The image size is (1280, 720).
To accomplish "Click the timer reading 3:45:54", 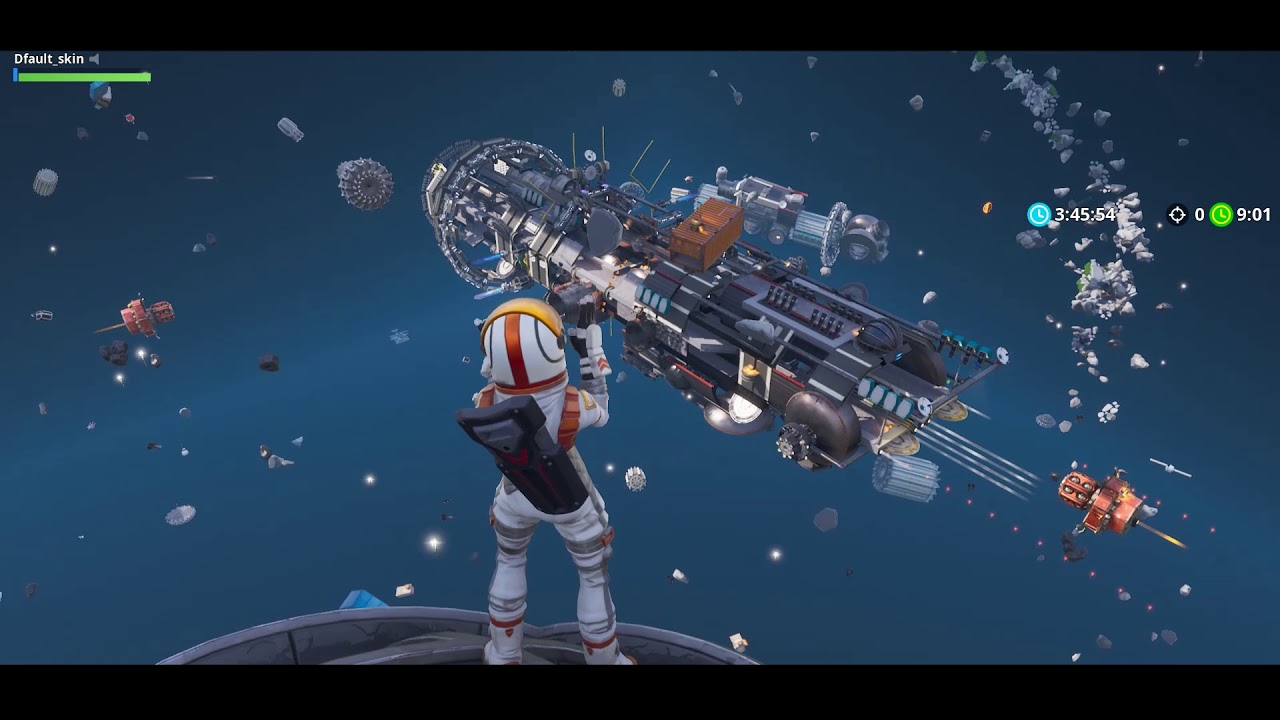I will [1086, 214].
